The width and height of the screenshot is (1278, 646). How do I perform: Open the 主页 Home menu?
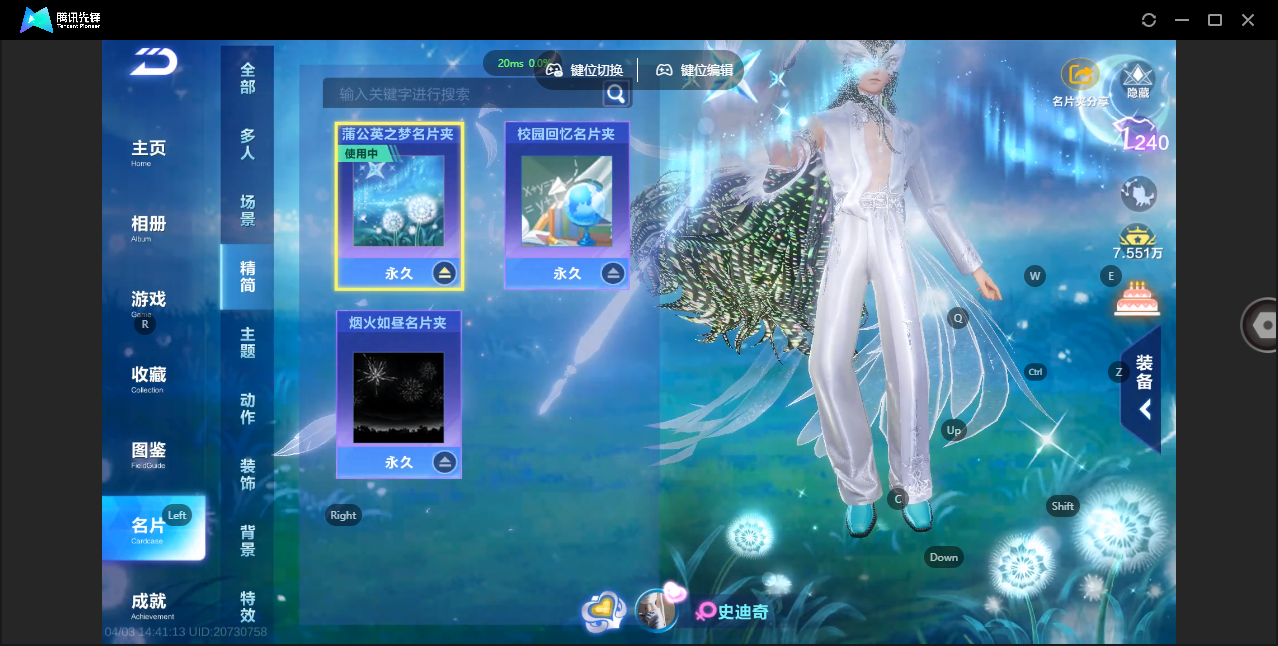(x=149, y=151)
